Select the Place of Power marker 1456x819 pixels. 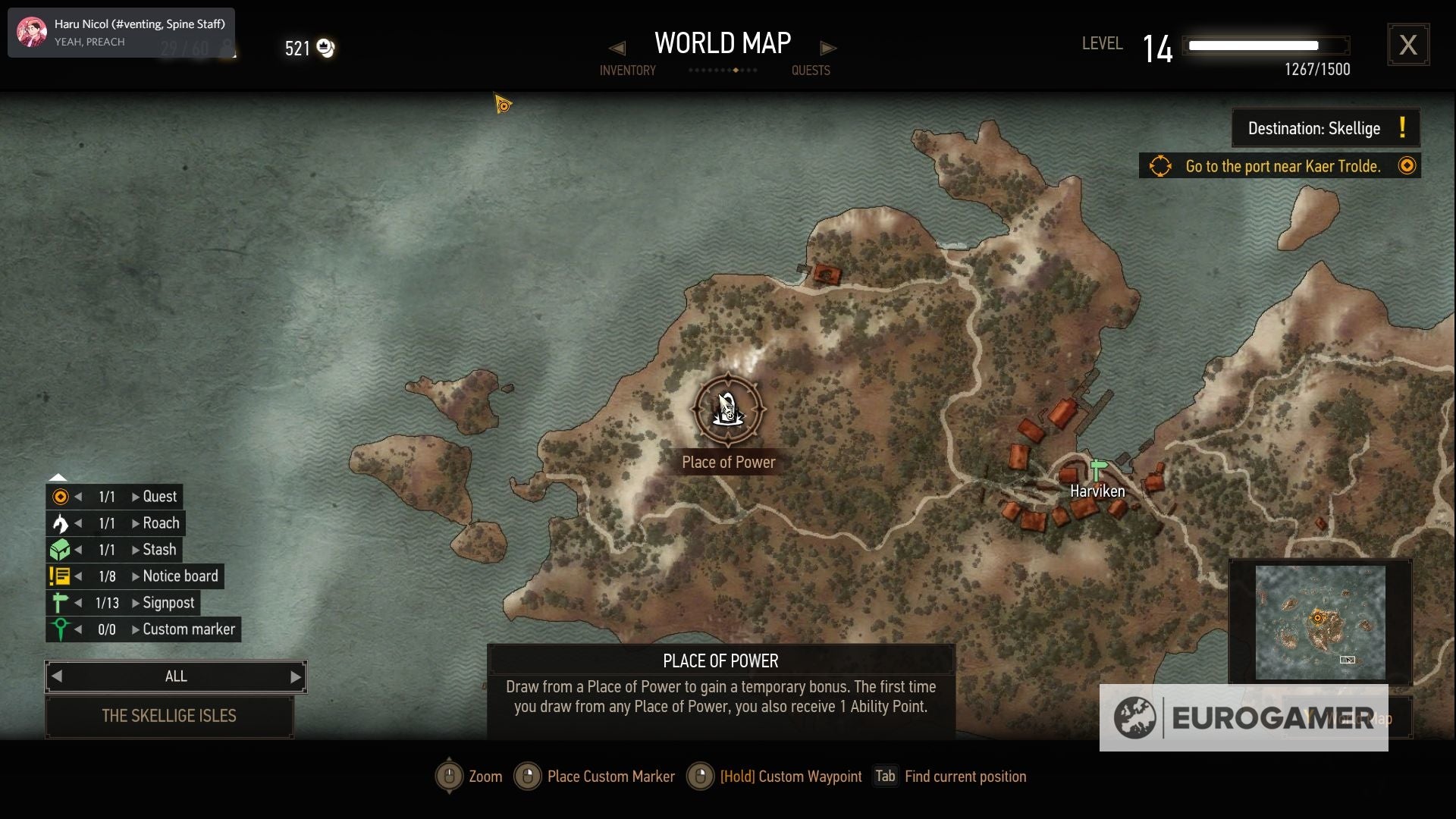(728, 409)
